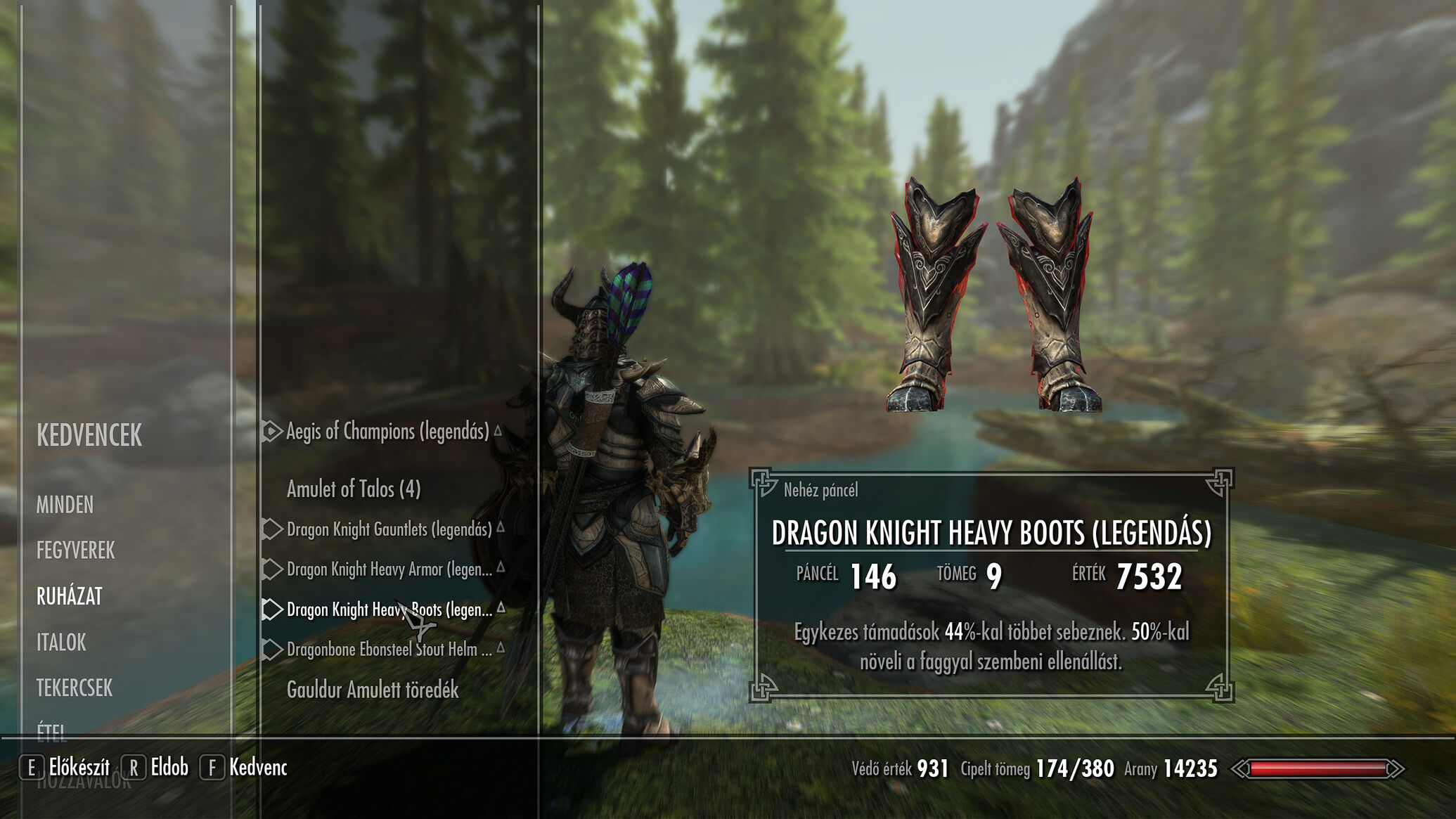Click the Eldob drop button
Image resolution: width=1456 pixels, height=819 pixels.
point(156,767)
